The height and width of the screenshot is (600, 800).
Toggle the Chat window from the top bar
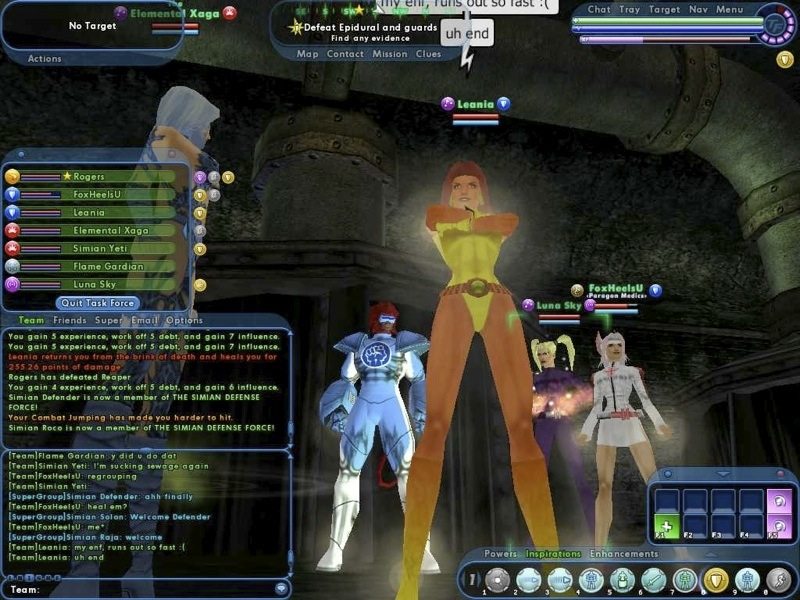click(599, 10)
